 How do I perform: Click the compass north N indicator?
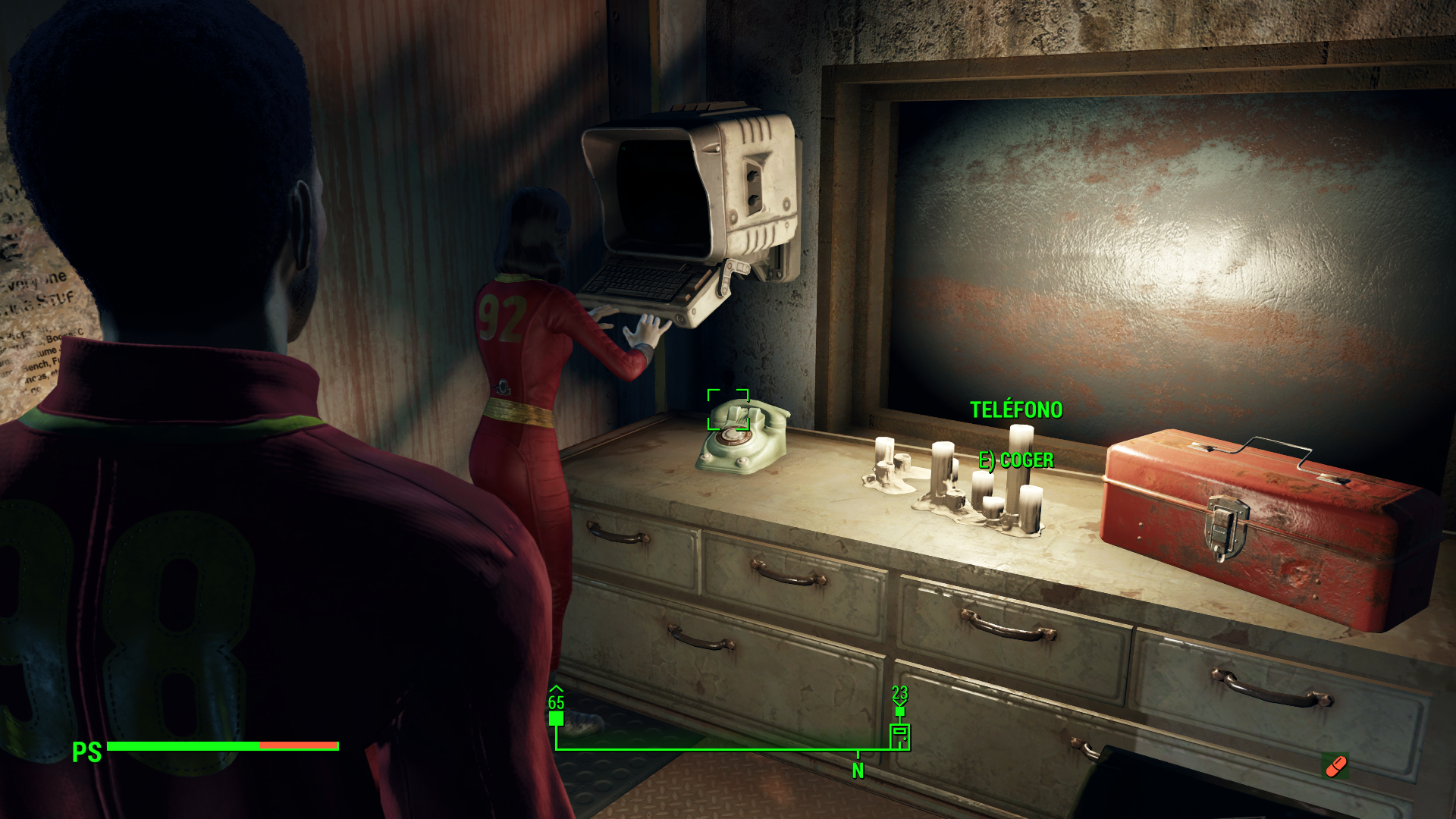858,770
